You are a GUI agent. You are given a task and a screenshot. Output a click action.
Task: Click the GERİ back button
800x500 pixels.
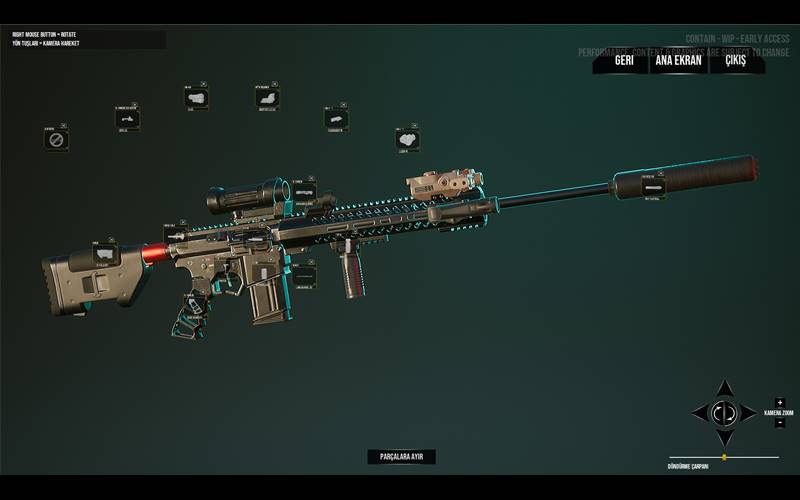click(x=624, y=60)
